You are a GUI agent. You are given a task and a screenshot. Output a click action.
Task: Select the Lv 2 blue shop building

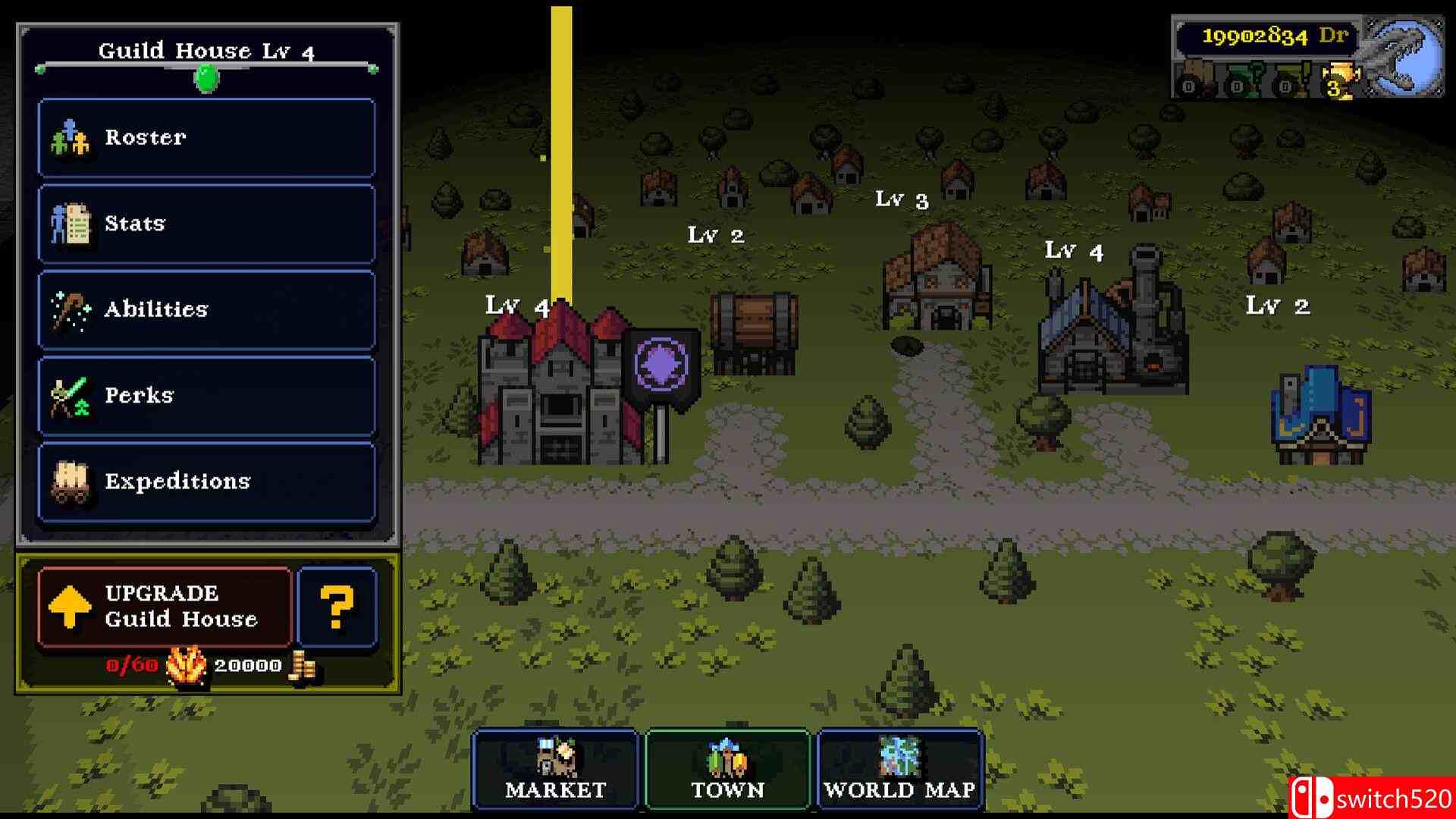coord(1319,417)
